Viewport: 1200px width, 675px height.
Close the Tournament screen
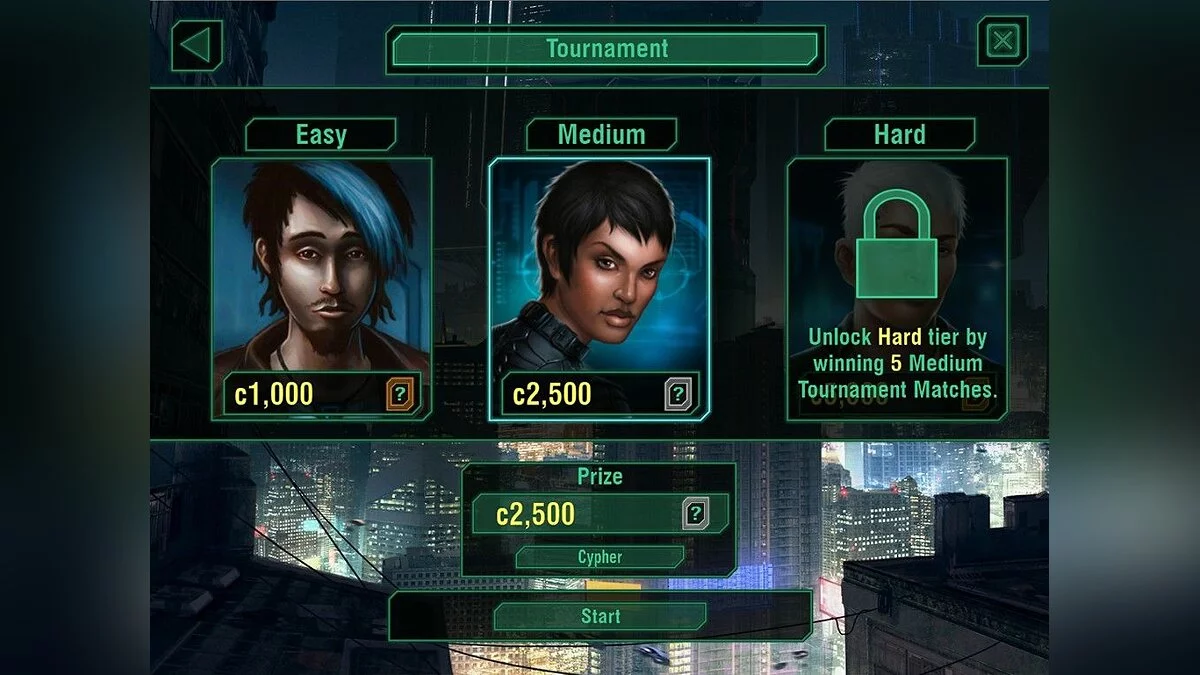(x=1002, y=42)
